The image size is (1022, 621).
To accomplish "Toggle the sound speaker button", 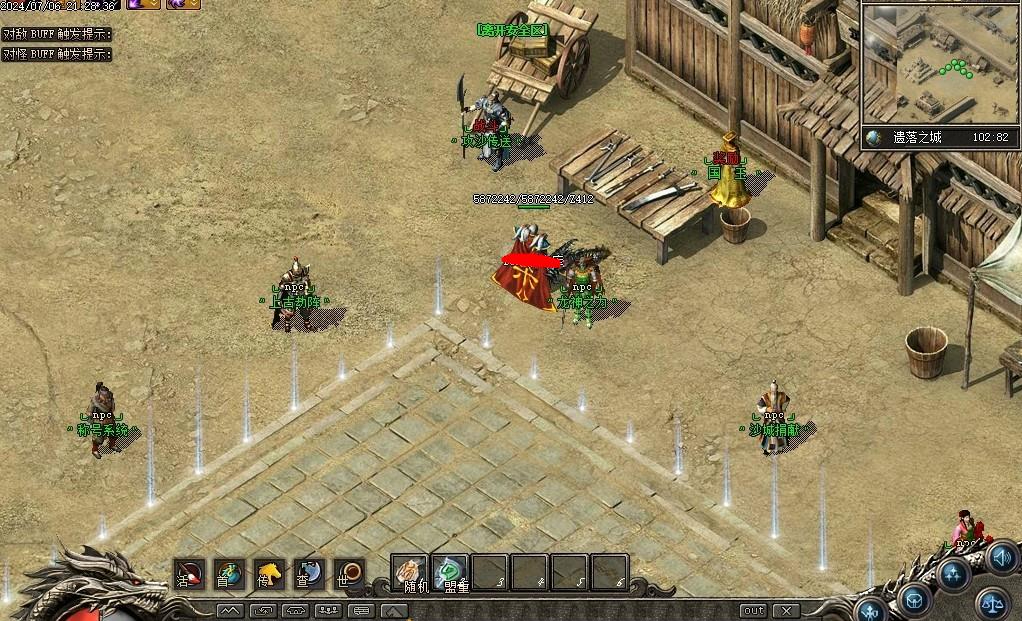I will click(1002, 558).
